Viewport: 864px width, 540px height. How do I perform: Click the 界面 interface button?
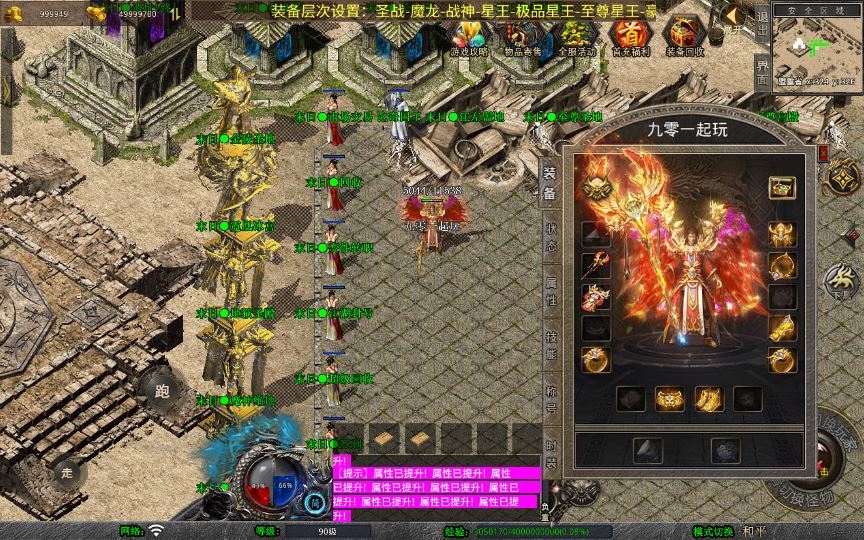click(762, 73)
